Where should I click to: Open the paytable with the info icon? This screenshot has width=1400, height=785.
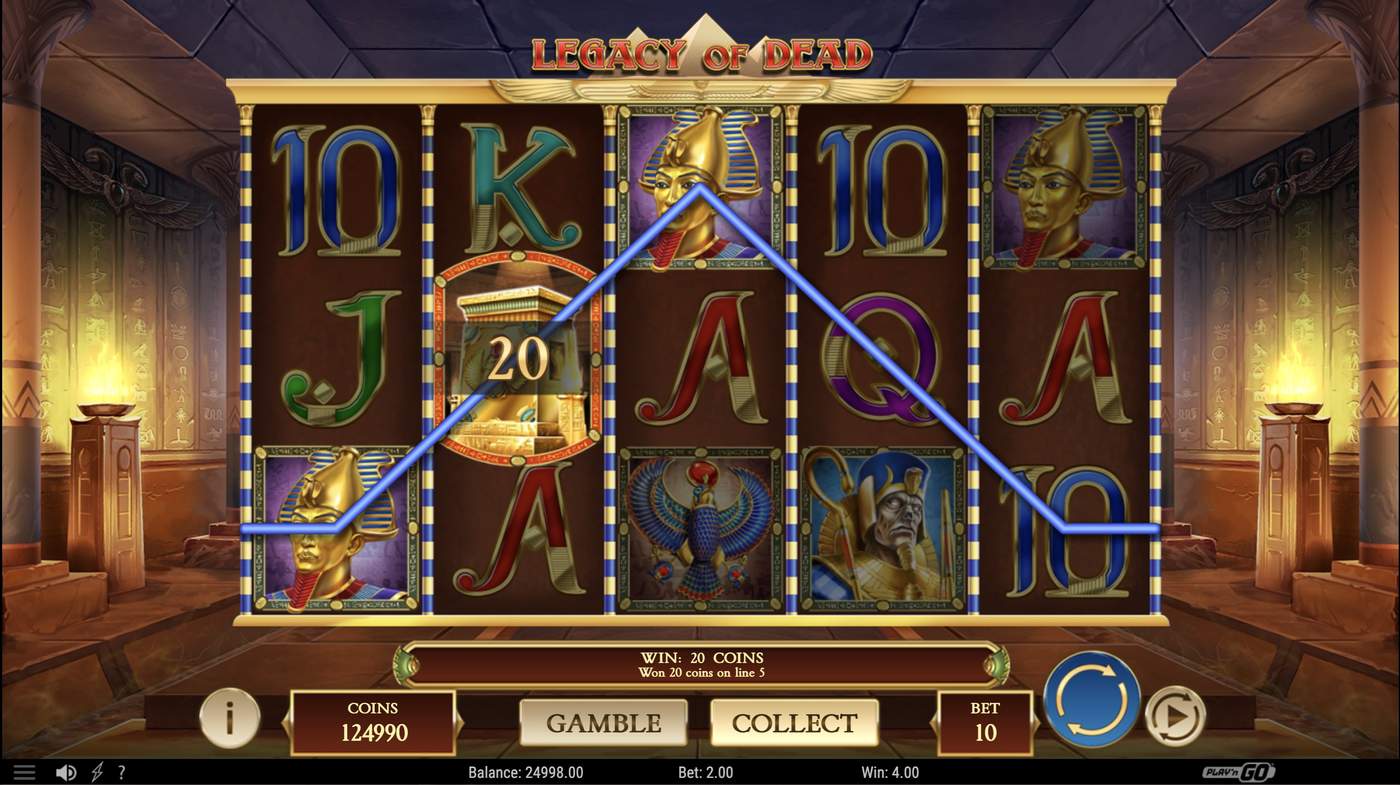(x=229, y=721)
